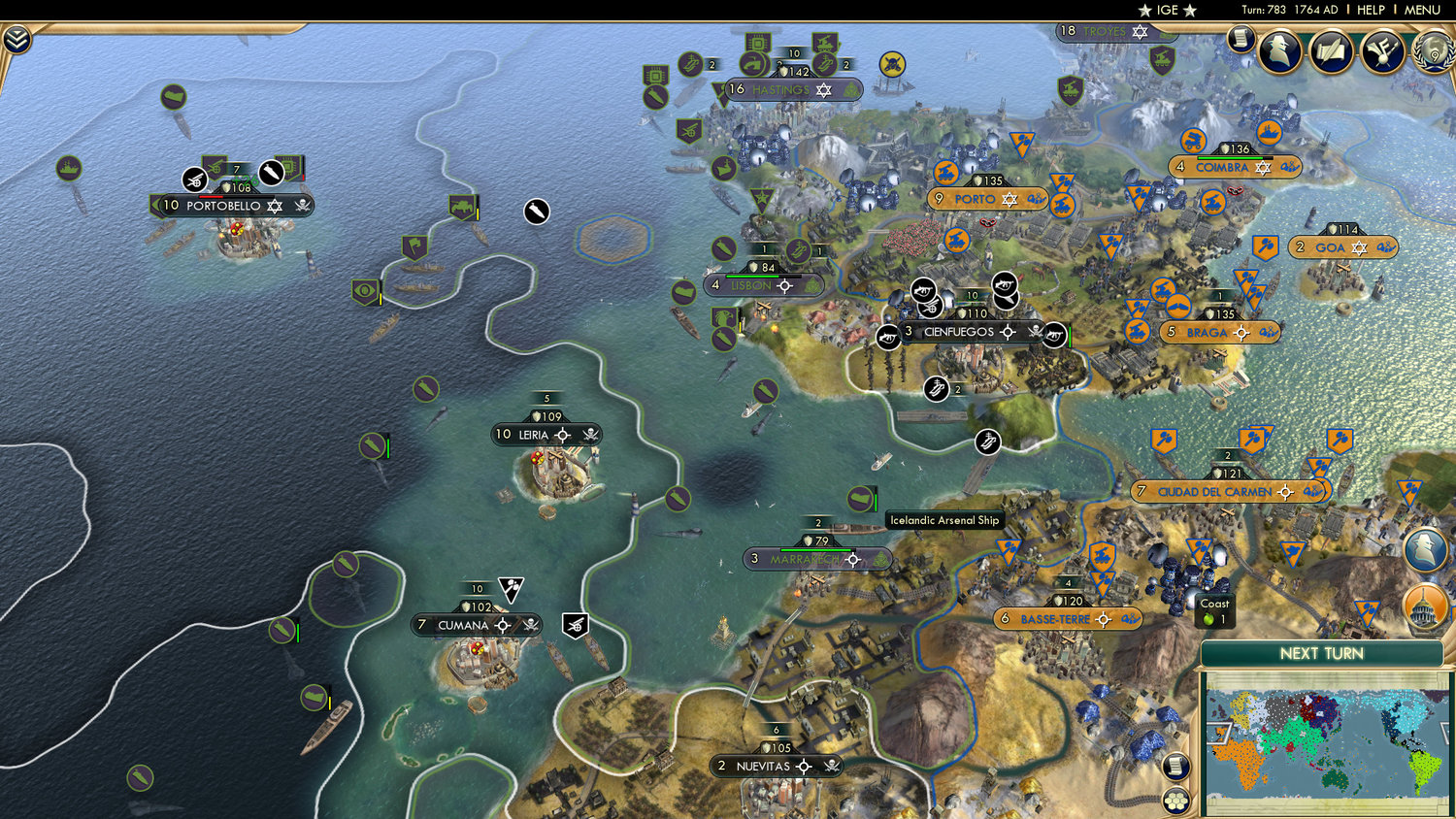Select the black privateer unit flag near Cumana
This screenshot has height=819, width=1456.
pos(578,625)
